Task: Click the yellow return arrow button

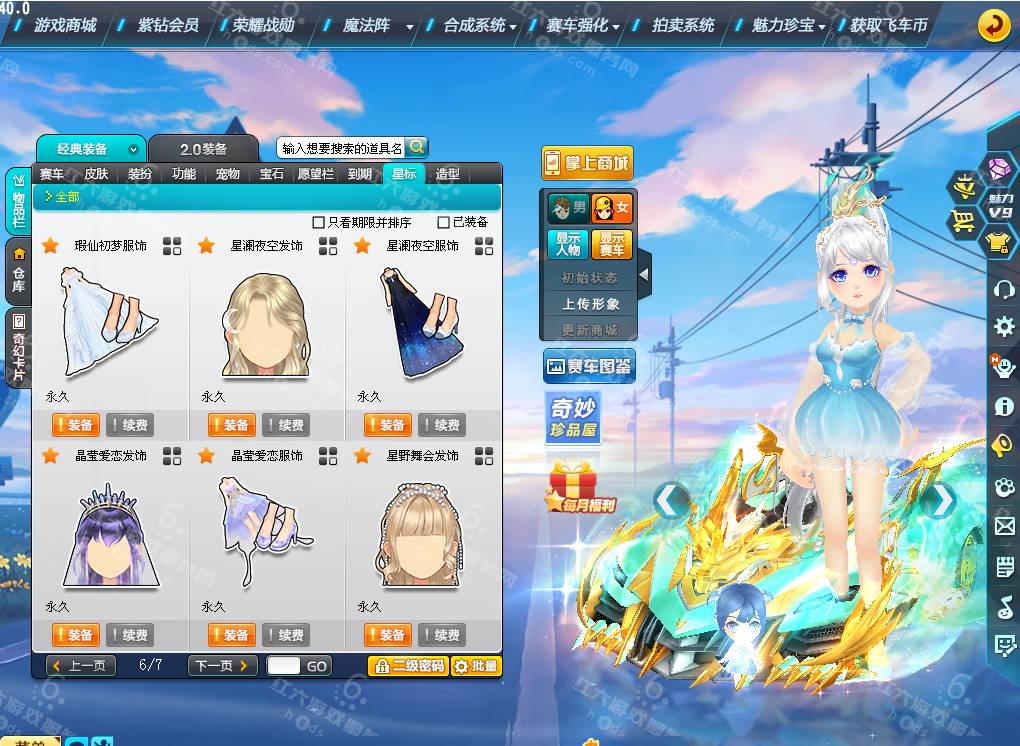Action: tap(993, 25)
